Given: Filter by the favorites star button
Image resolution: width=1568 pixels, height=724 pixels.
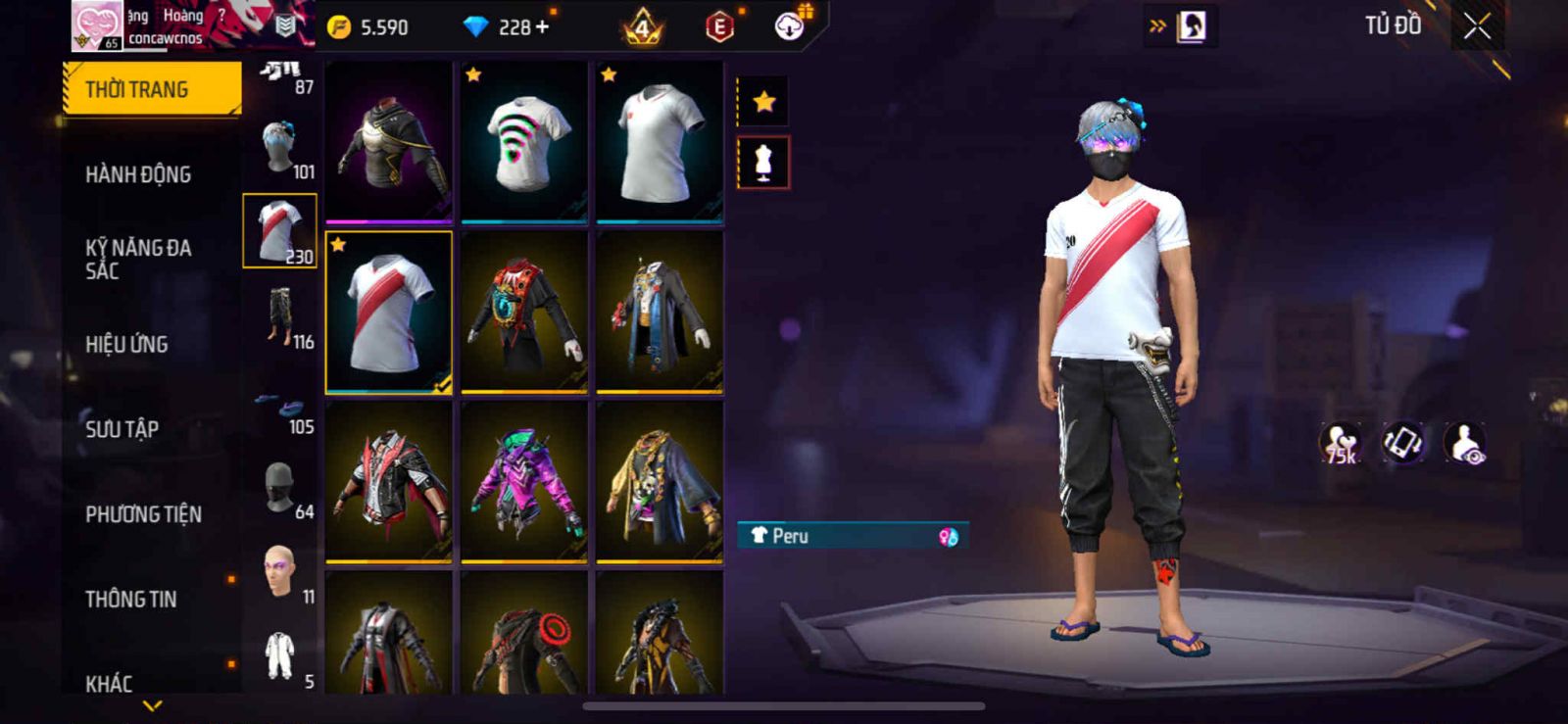Looking at the screenshot, I should click(763, 101).
